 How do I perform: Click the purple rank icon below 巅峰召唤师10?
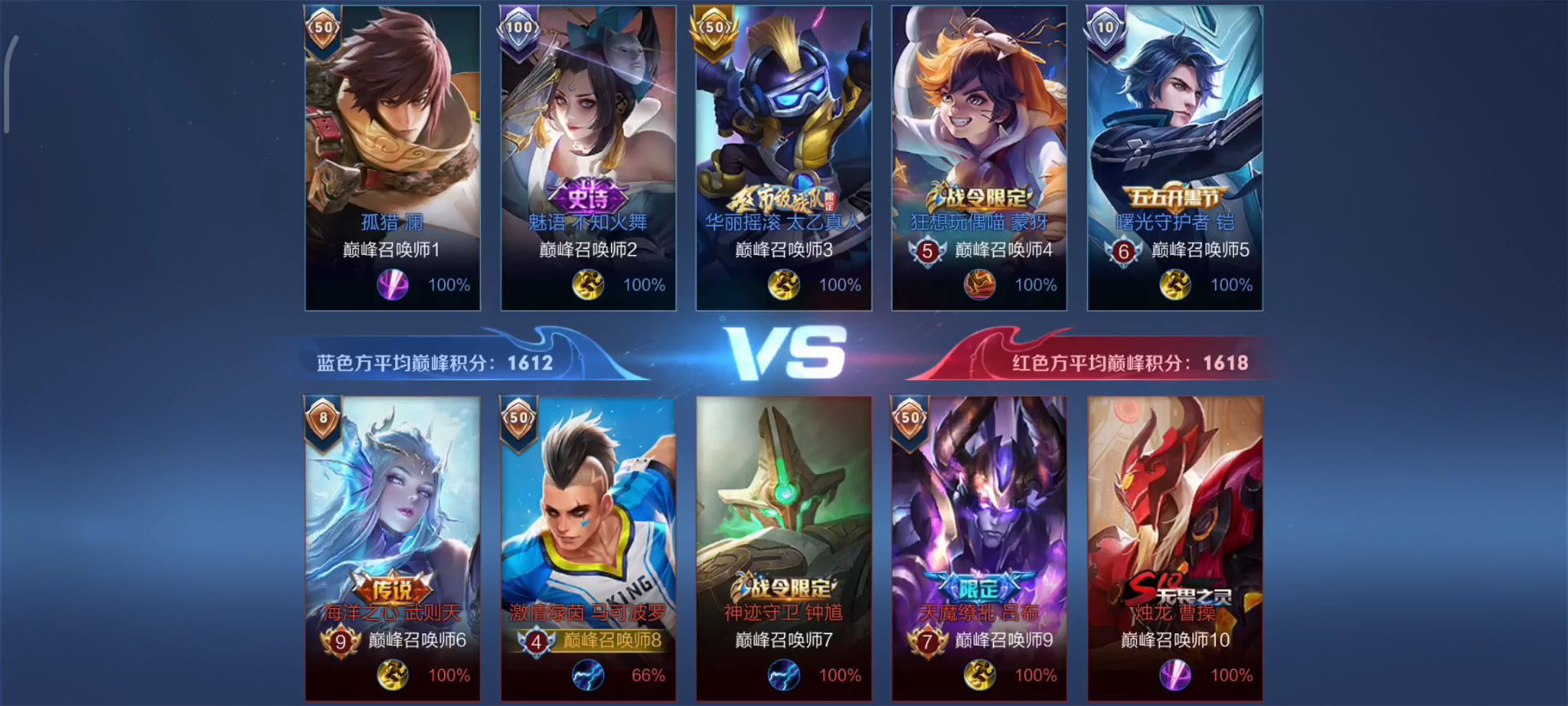tap(1175, 675)
